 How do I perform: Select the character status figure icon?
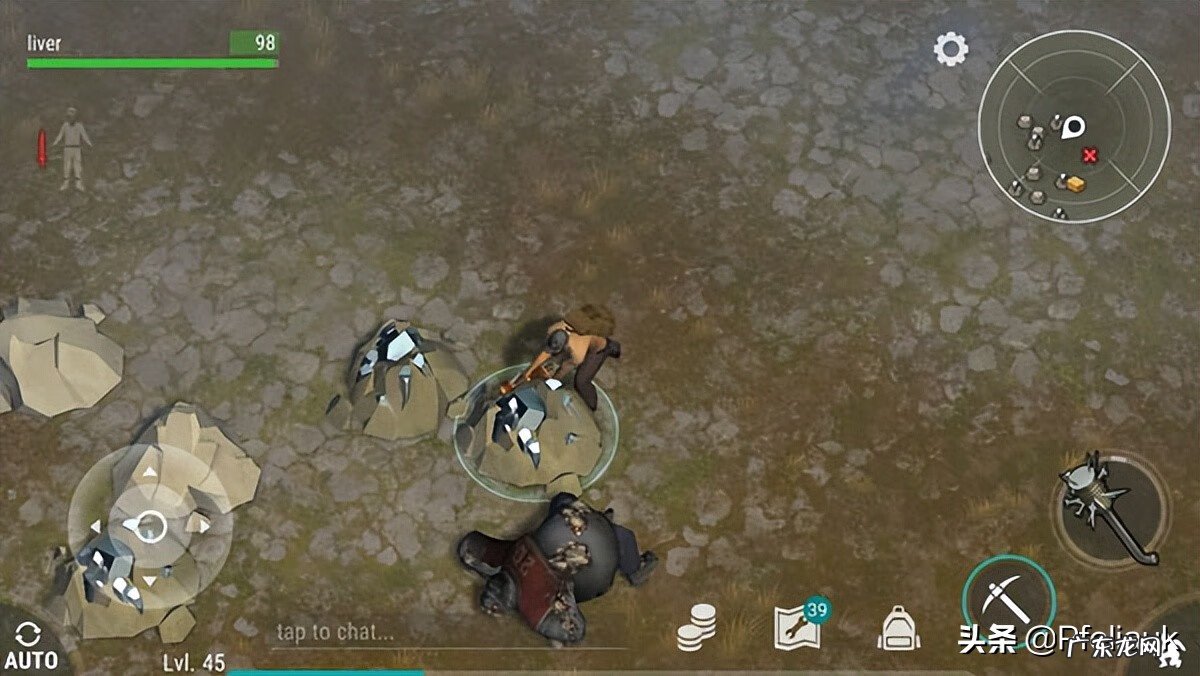pyautogui.click(x=71, y=148)
